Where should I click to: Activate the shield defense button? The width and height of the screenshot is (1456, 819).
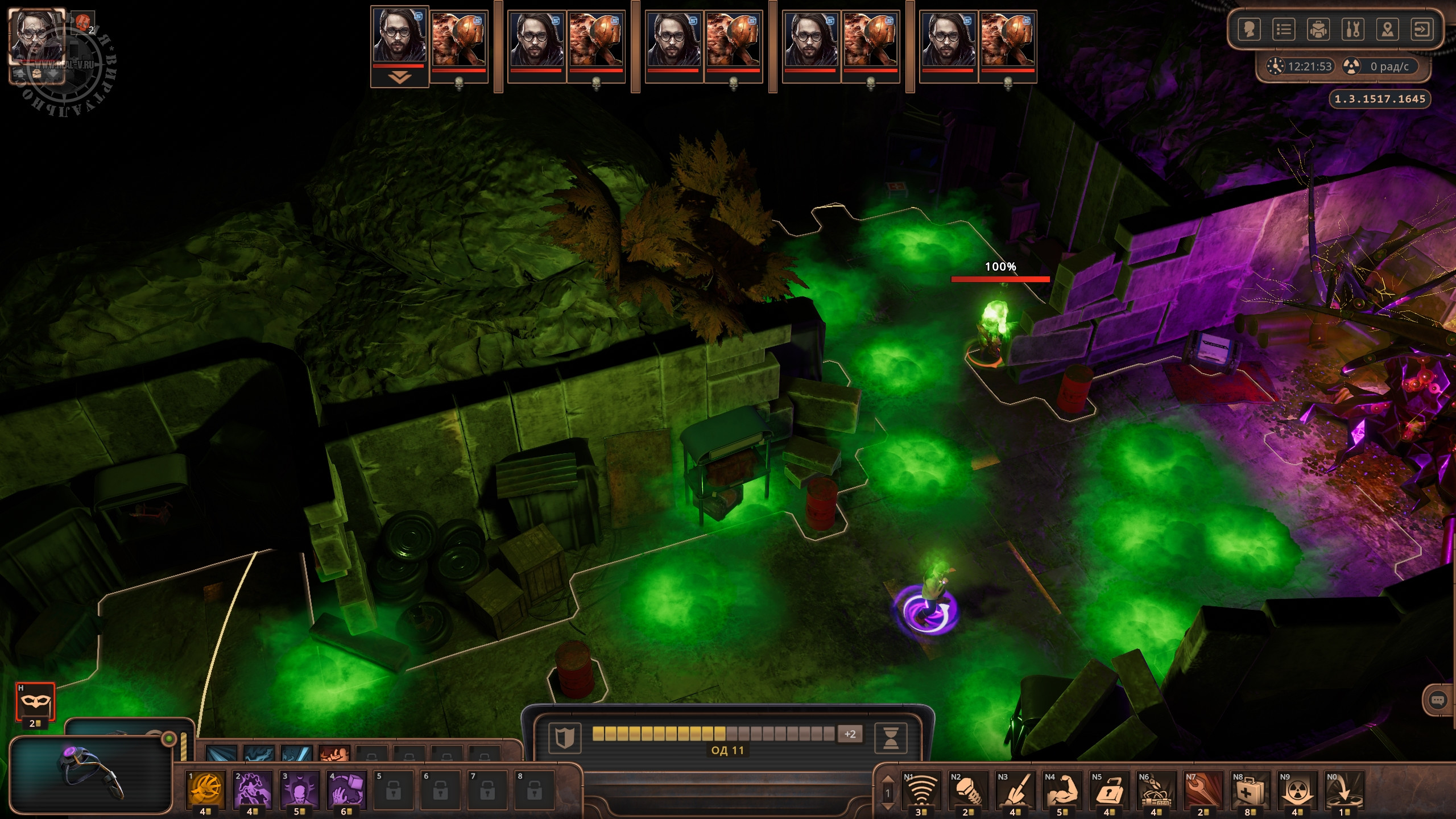(564, 737)
